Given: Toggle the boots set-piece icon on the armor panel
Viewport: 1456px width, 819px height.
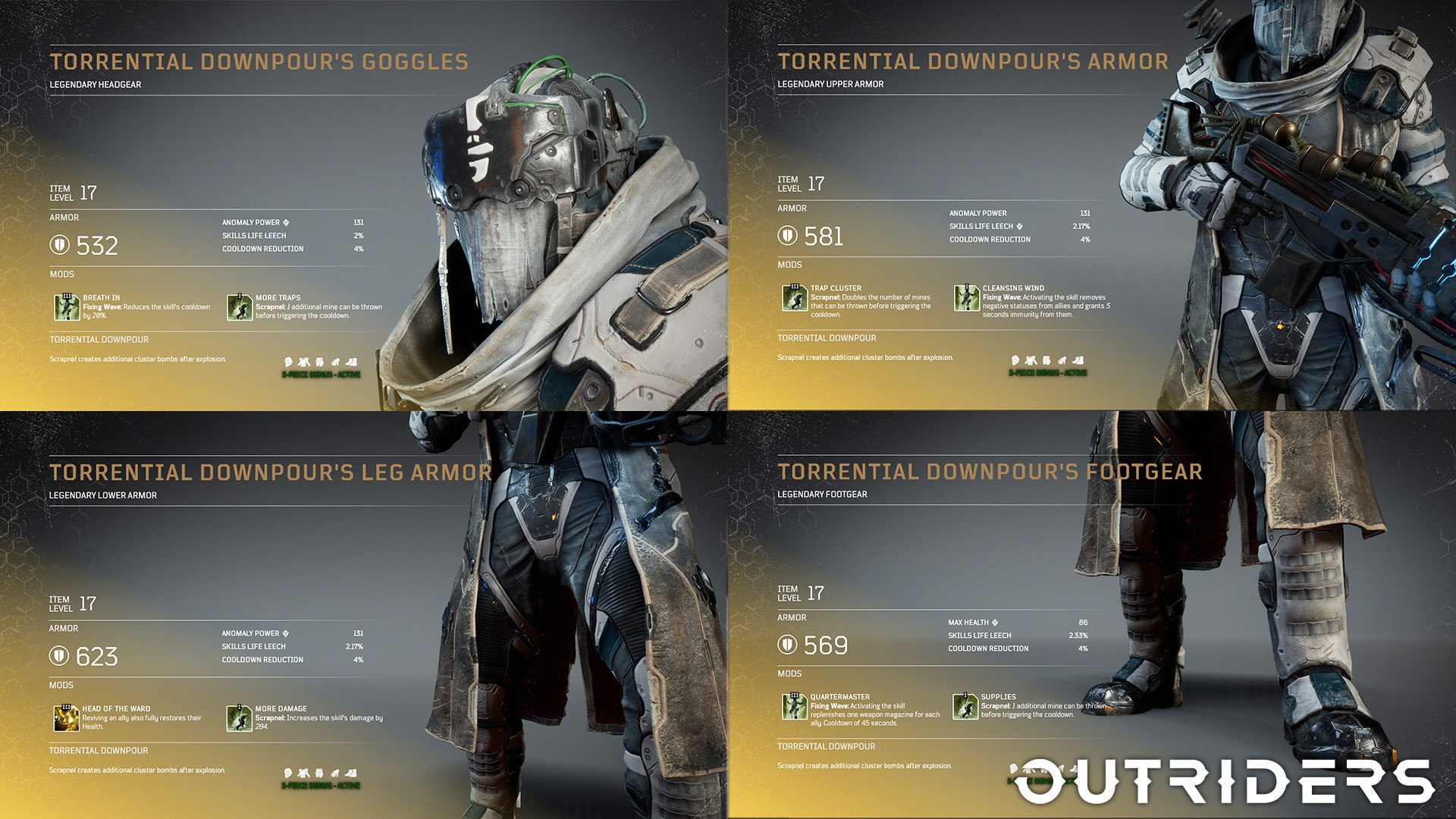Looking at the screenshot, I should [x=1077, y=362].
